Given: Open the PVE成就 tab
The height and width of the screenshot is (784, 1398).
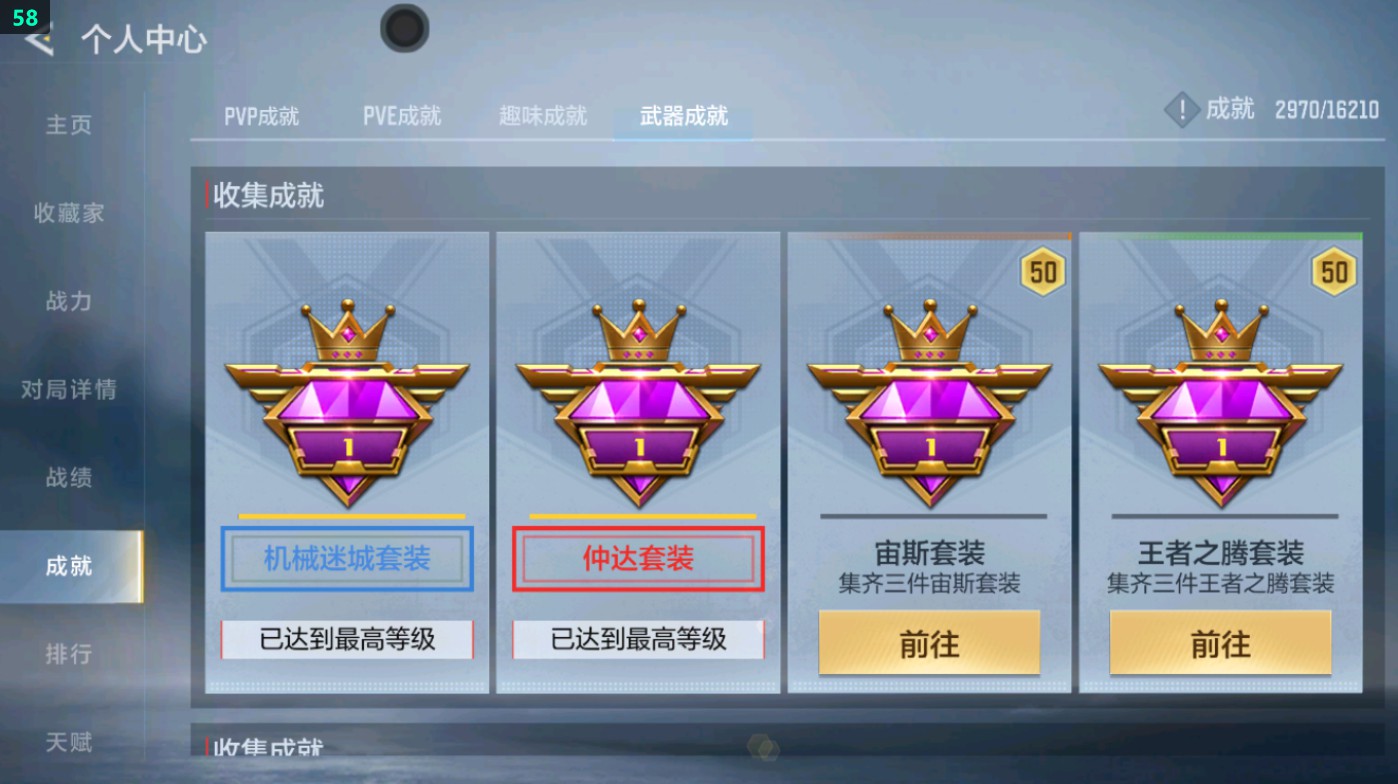Looking at the screenshot, I should (401, 115).
